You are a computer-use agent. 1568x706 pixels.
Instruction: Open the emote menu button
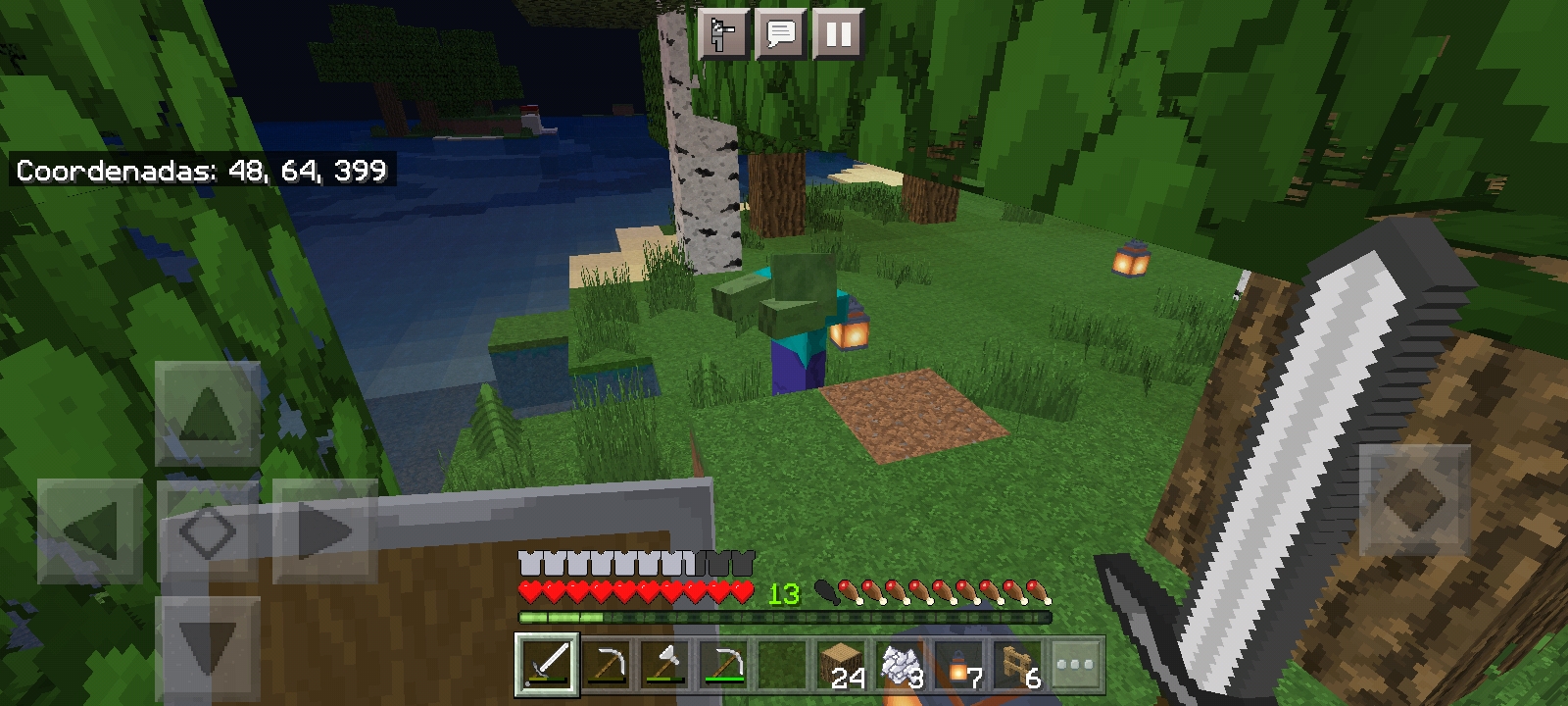[x=723, y=35]
